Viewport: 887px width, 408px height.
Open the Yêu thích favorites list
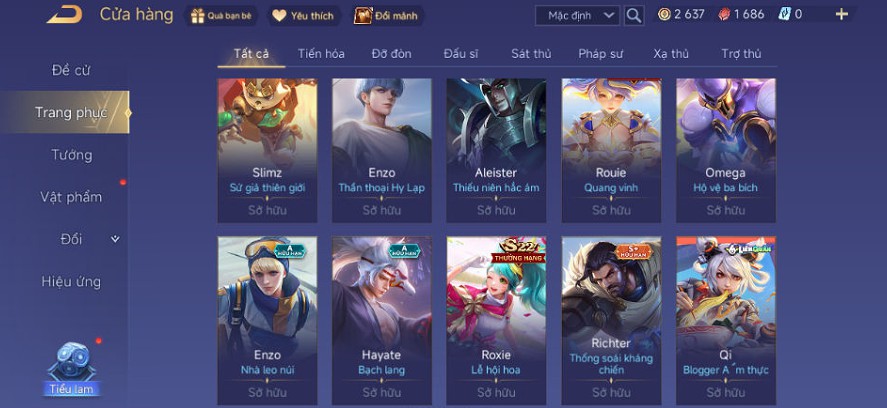click(305, 15)
